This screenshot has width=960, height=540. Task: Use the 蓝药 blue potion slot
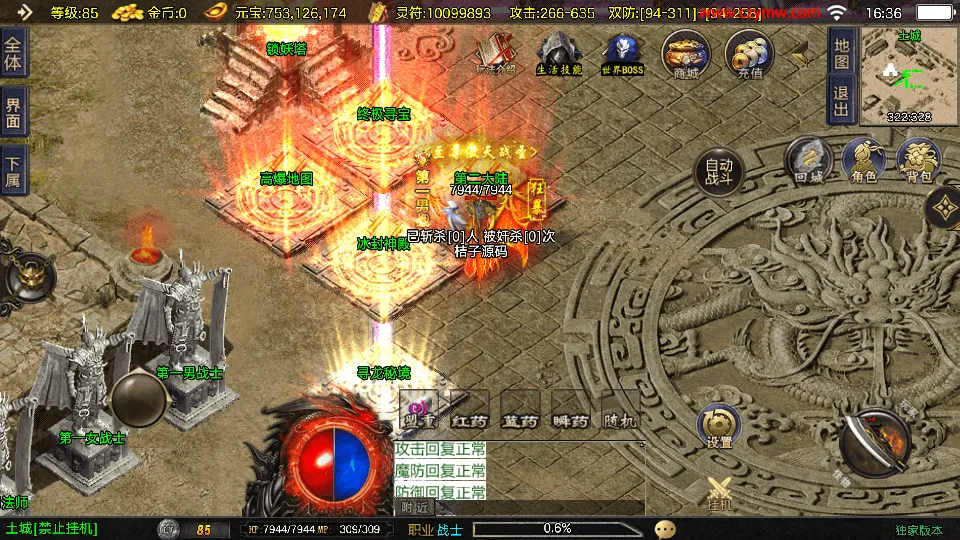tap(520, 412)
